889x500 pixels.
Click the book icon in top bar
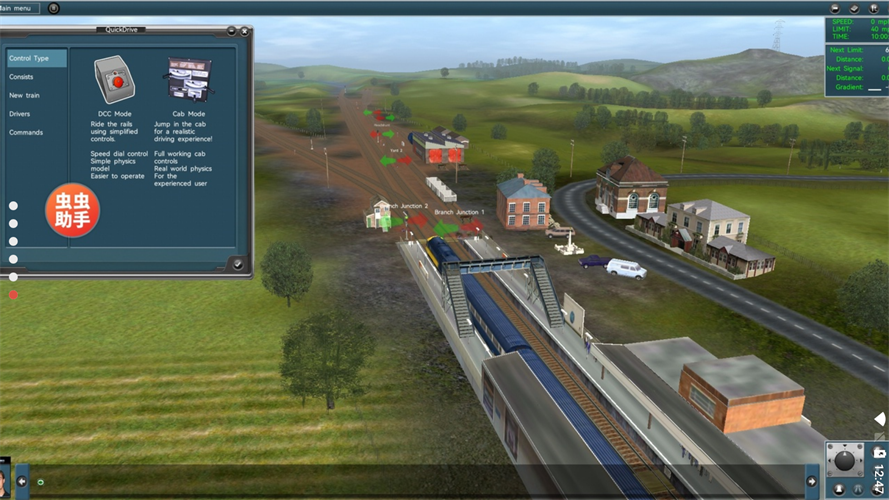[x=854, y=8]
